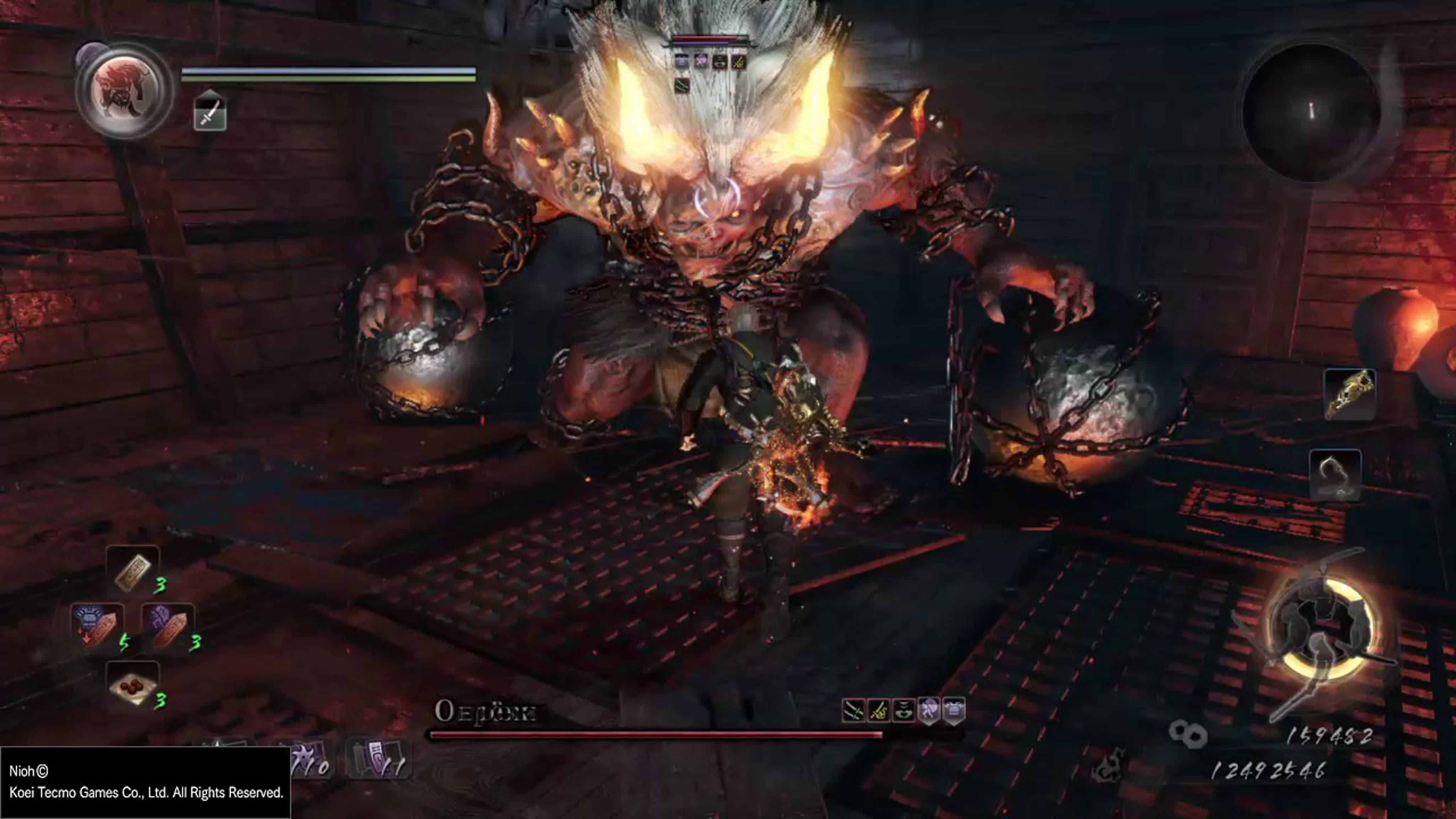Click the boss's yellow sword status icon
This screenshot has height=819, width=1456.
(878, 711)
